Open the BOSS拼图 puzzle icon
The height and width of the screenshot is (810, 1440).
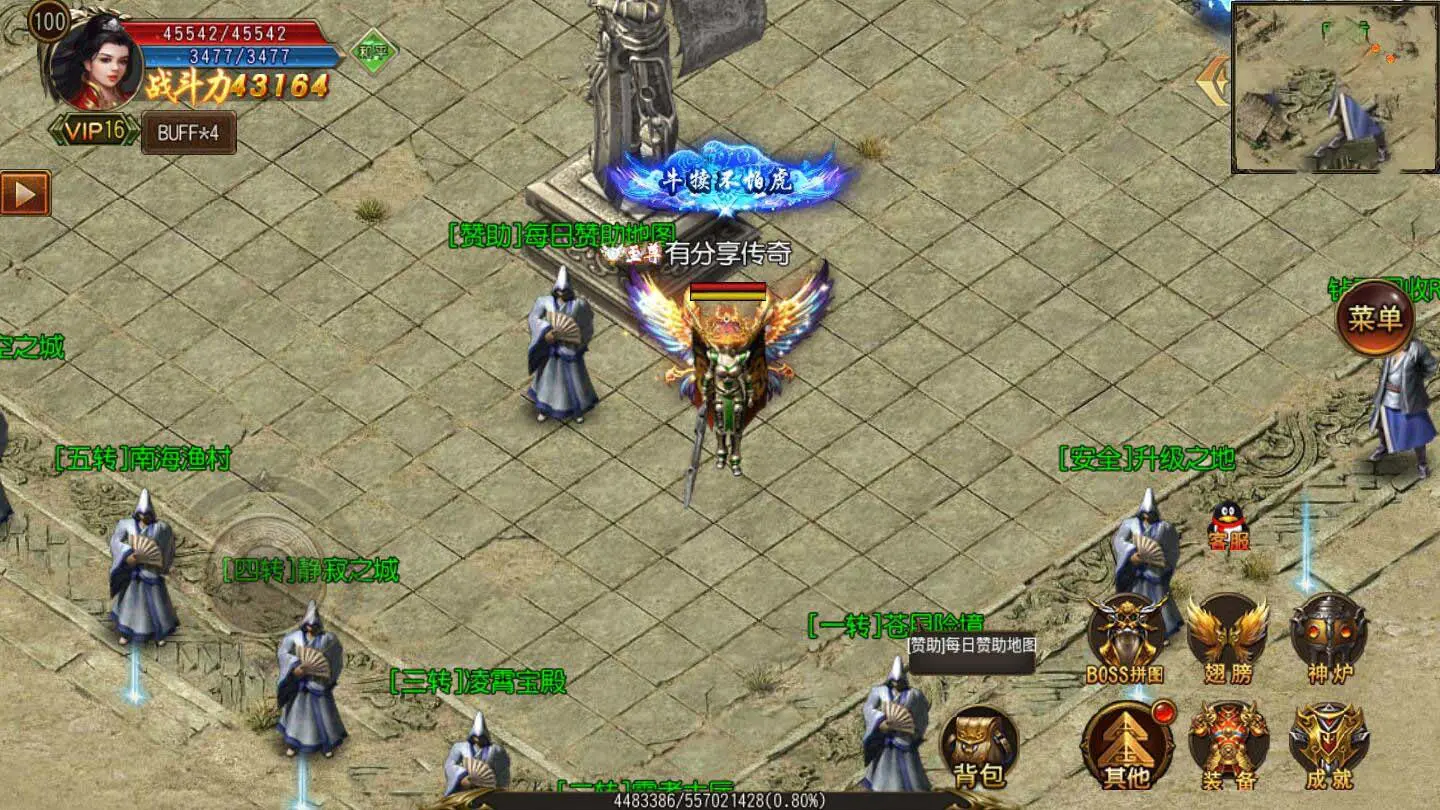pos(1126,637)
